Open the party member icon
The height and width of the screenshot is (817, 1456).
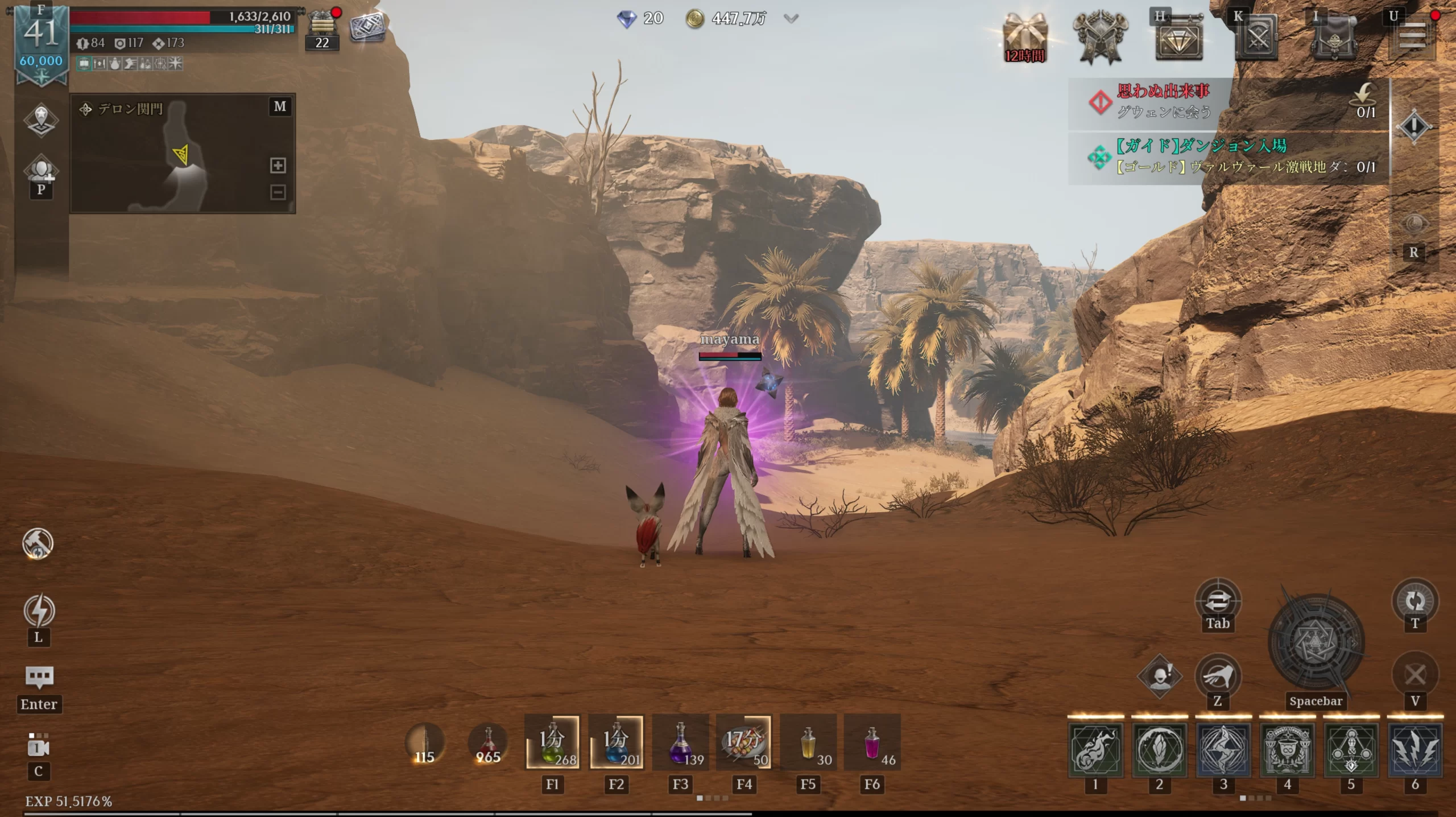(42, 170)
